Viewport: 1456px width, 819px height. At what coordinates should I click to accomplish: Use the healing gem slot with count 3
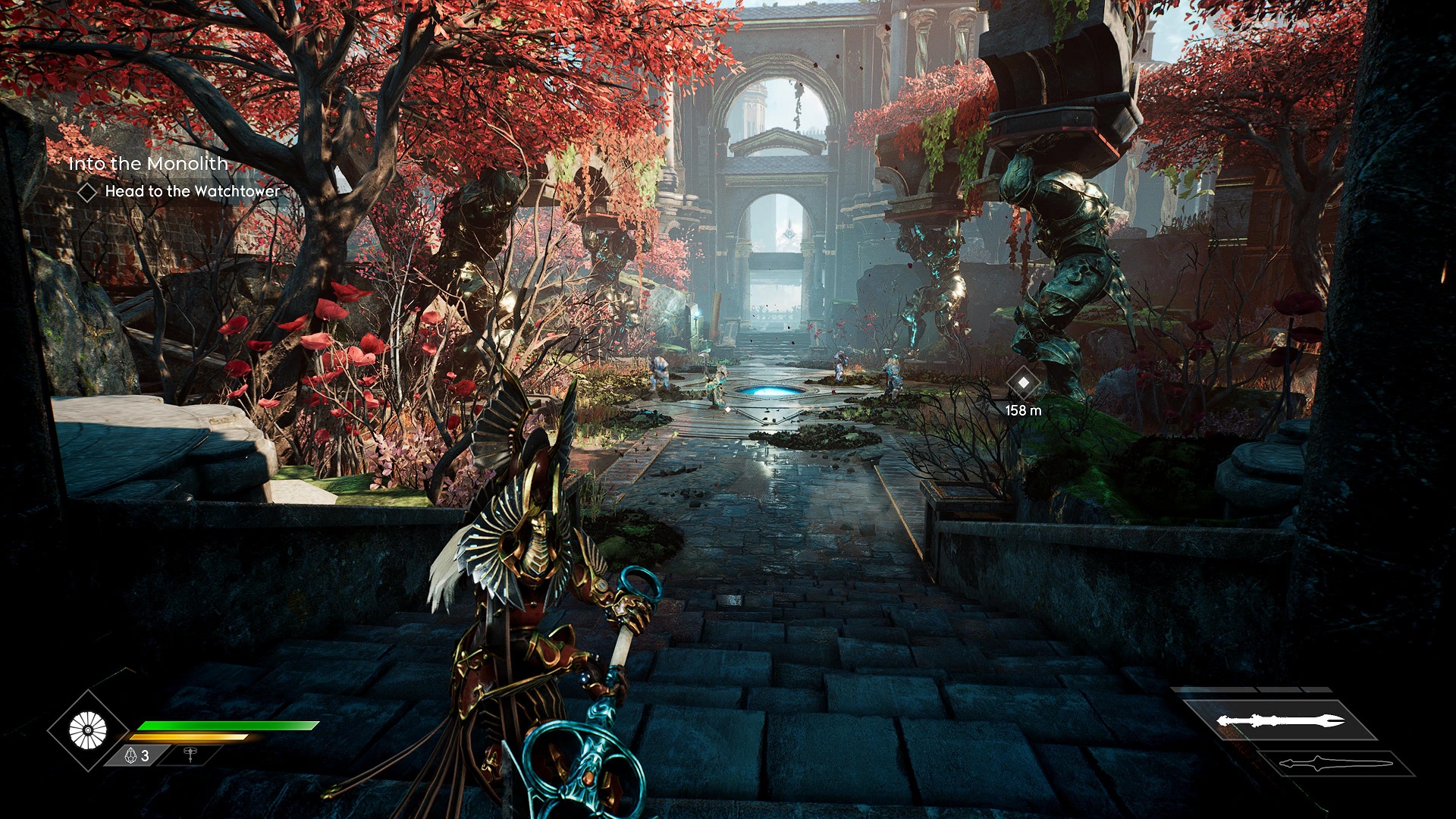(x=136, y=755)
